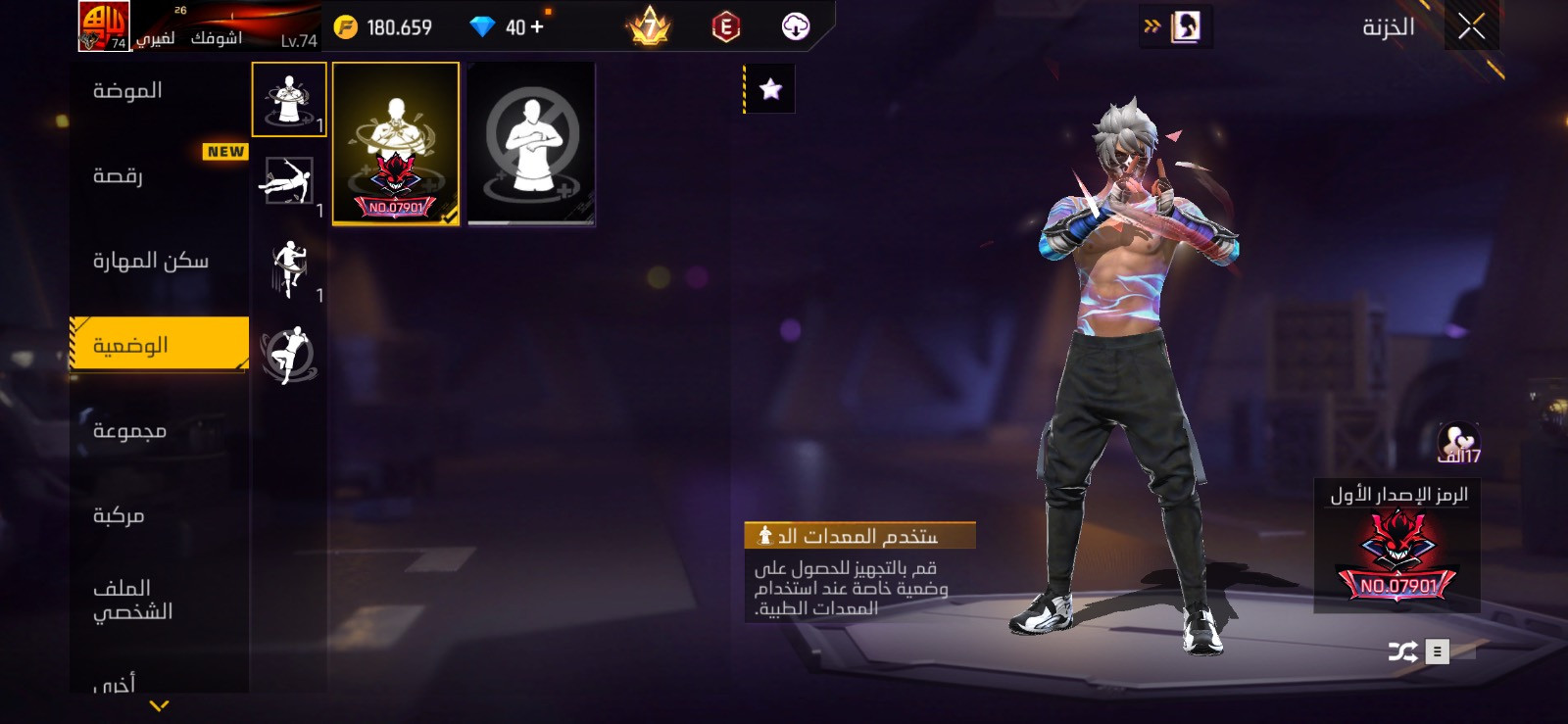The width and height of the screenshot is (1568, 724).
Task: Open the الملف الشخصي profile category
Action: coord(132,600)
